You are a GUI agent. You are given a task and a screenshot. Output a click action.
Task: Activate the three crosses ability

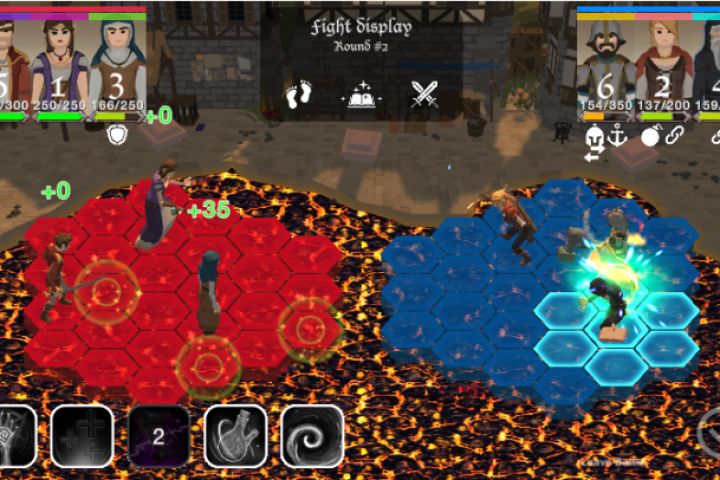(82, 437)
